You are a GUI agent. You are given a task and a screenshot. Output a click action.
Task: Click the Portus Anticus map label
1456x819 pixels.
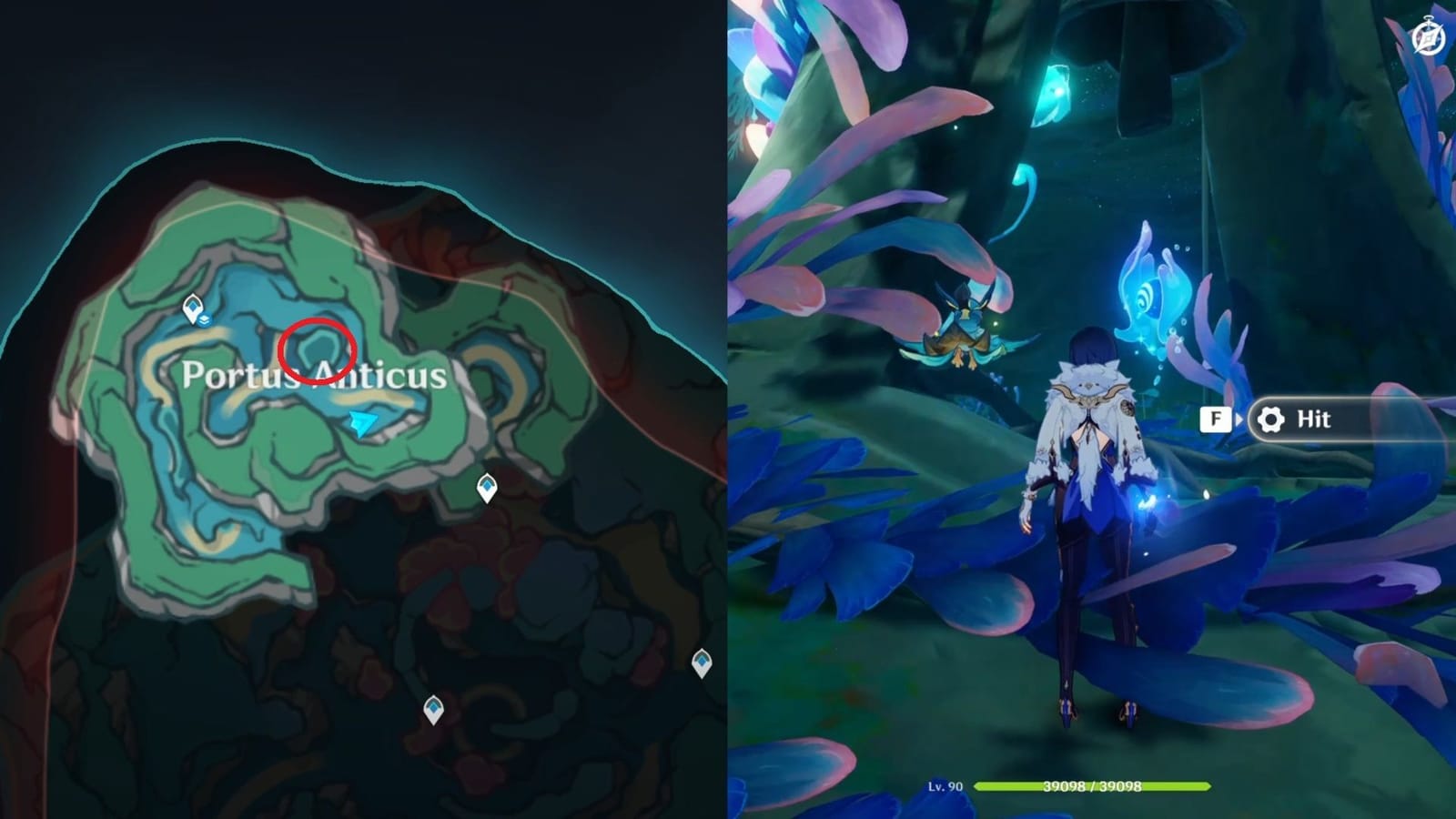pos(315,376)
